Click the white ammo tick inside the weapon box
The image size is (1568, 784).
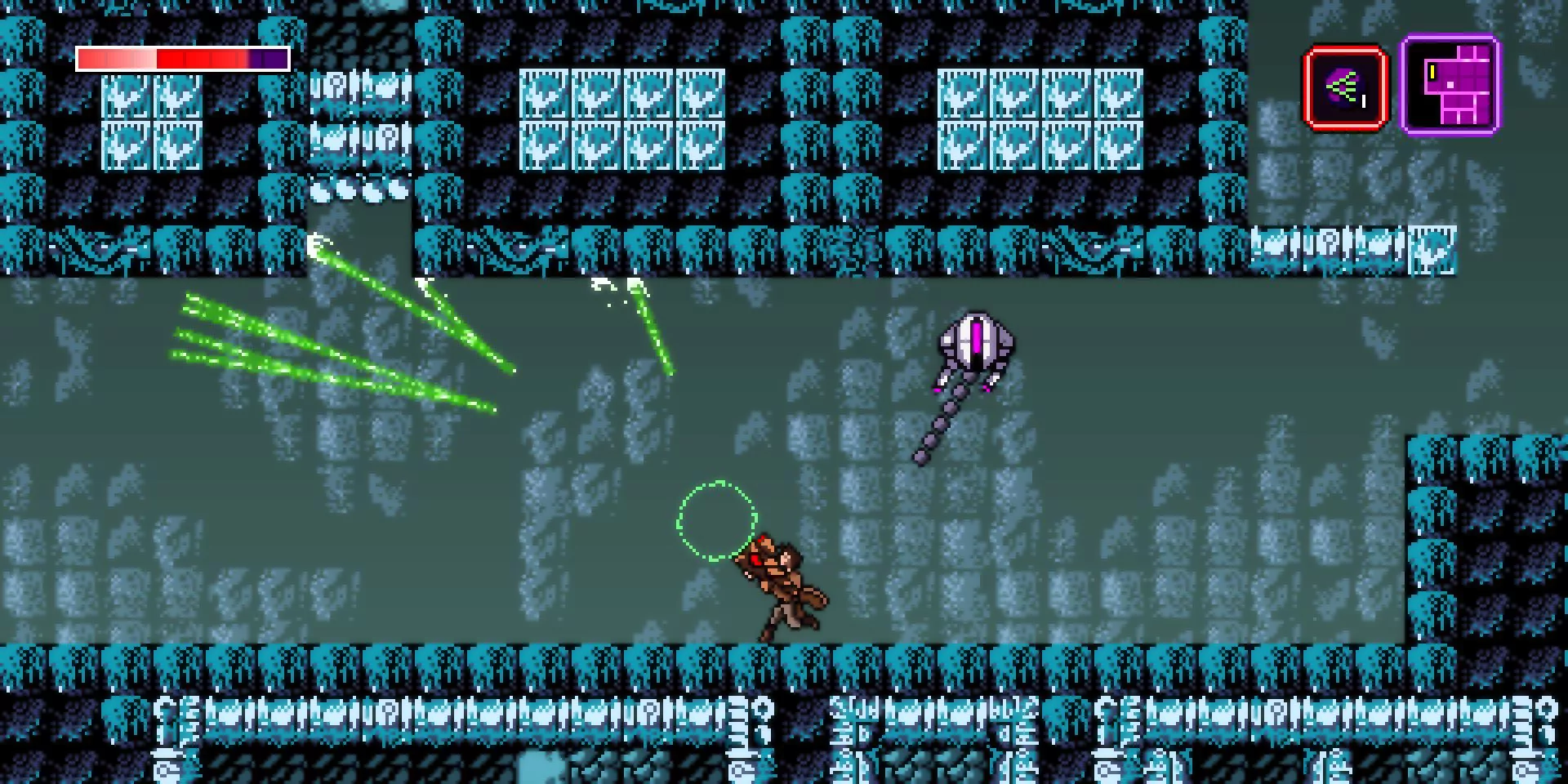pos(1364,102)
